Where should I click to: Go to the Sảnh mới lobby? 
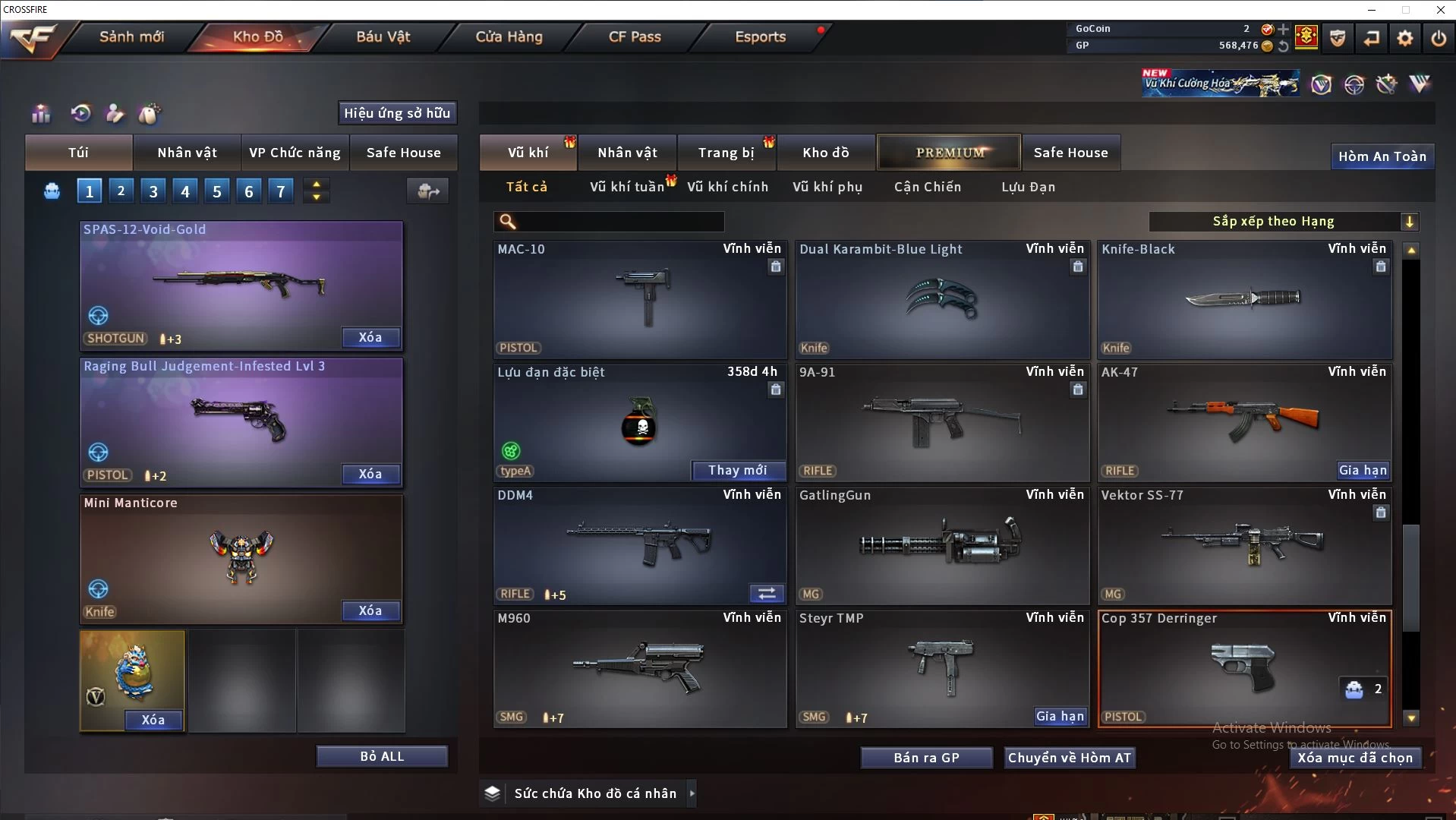click(x=131, y=36)
